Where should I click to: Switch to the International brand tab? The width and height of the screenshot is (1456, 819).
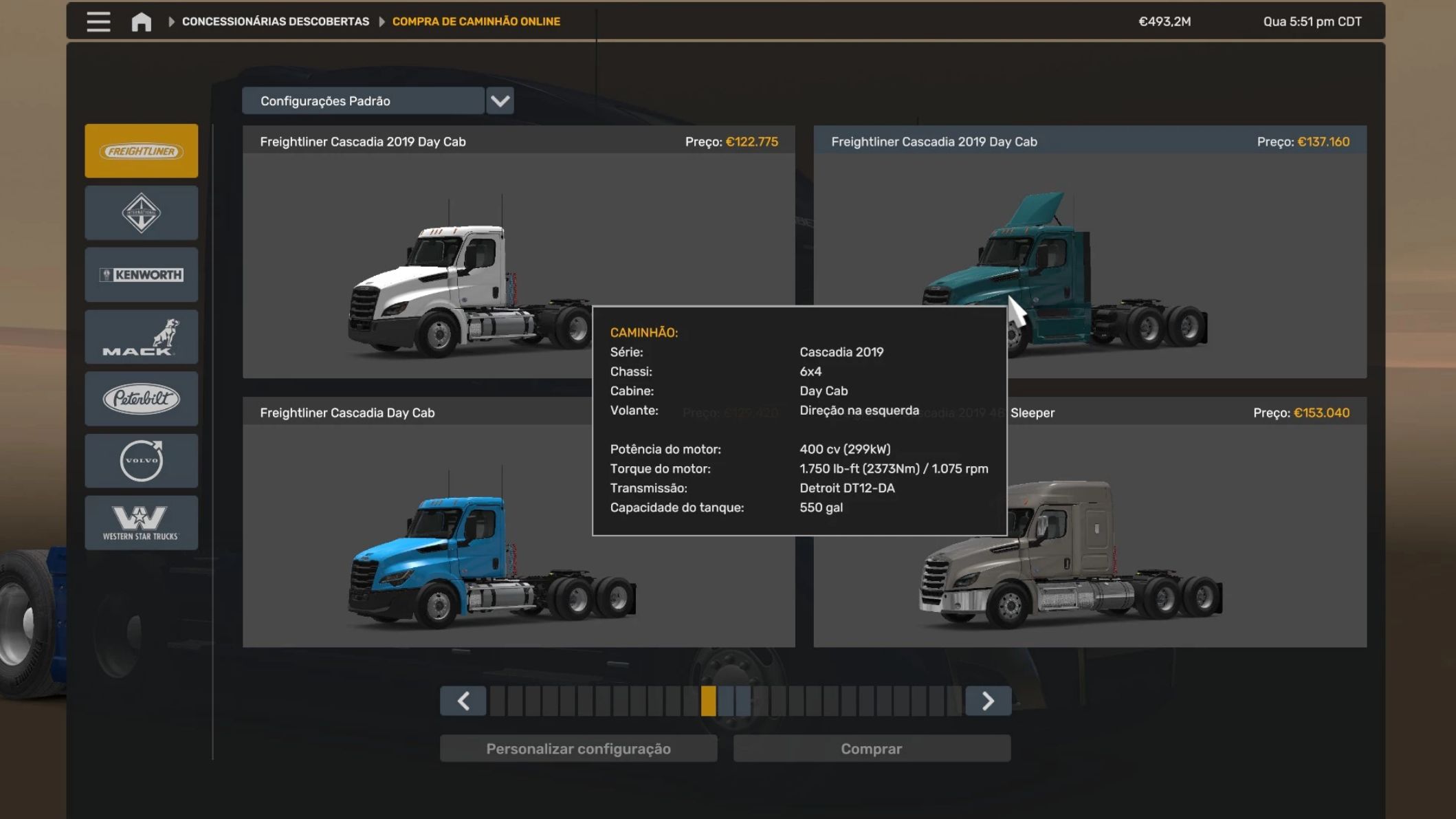[x=142, y=213]
